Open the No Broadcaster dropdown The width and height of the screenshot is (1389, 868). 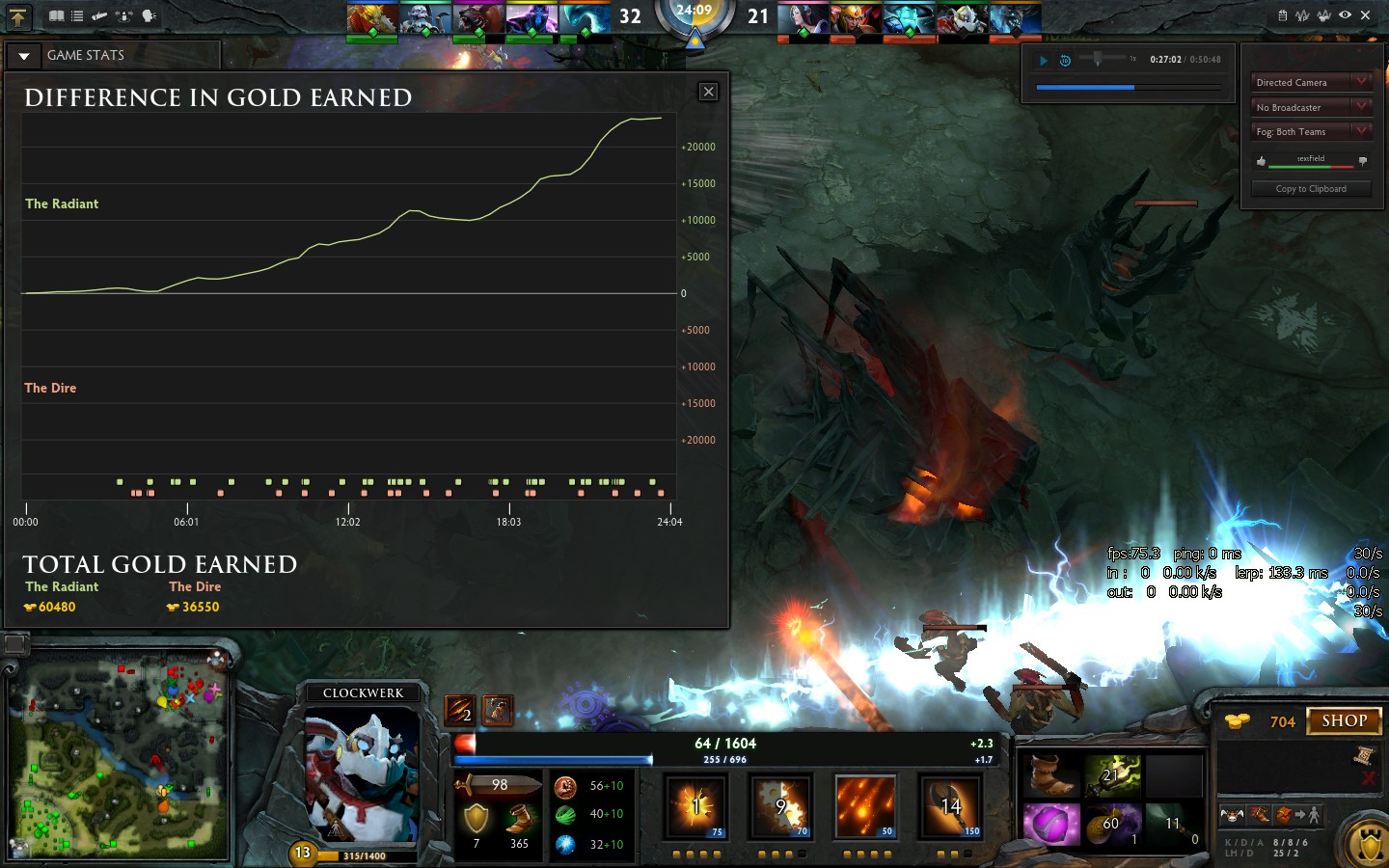(x=1311, y=107)
